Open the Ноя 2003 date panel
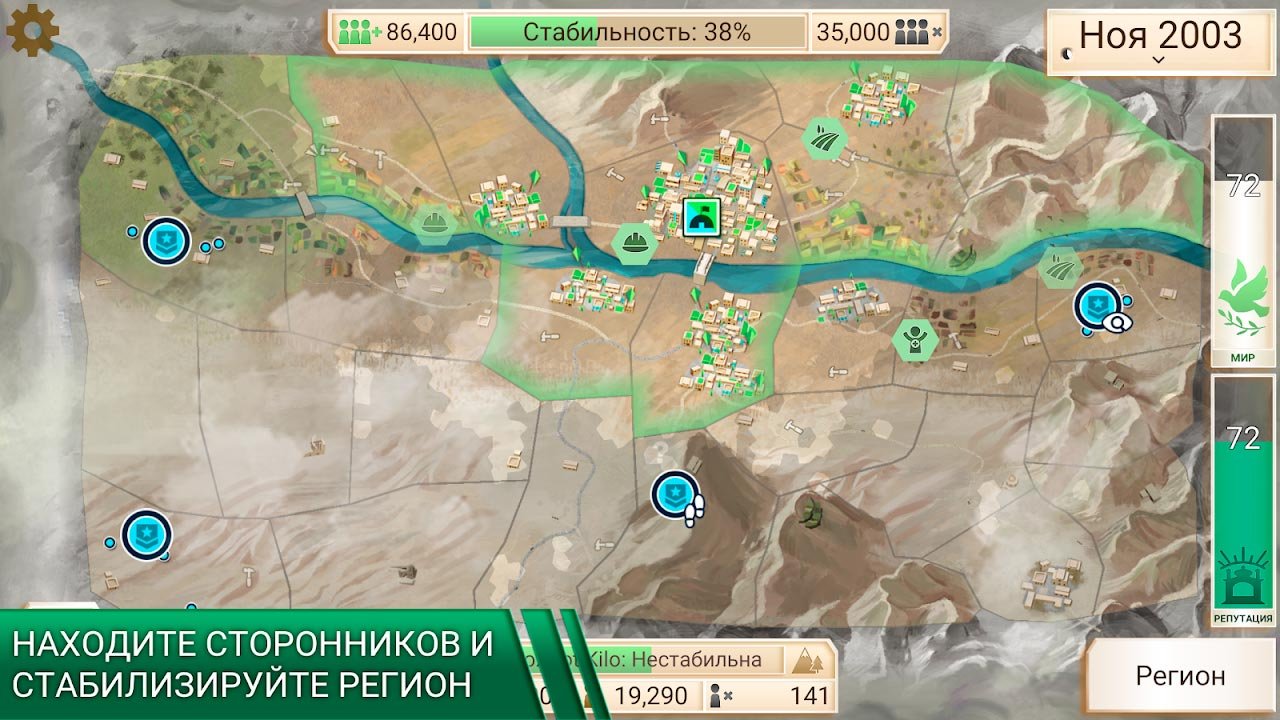Viewport: 1280px width, 720px height. point(1160,41)
